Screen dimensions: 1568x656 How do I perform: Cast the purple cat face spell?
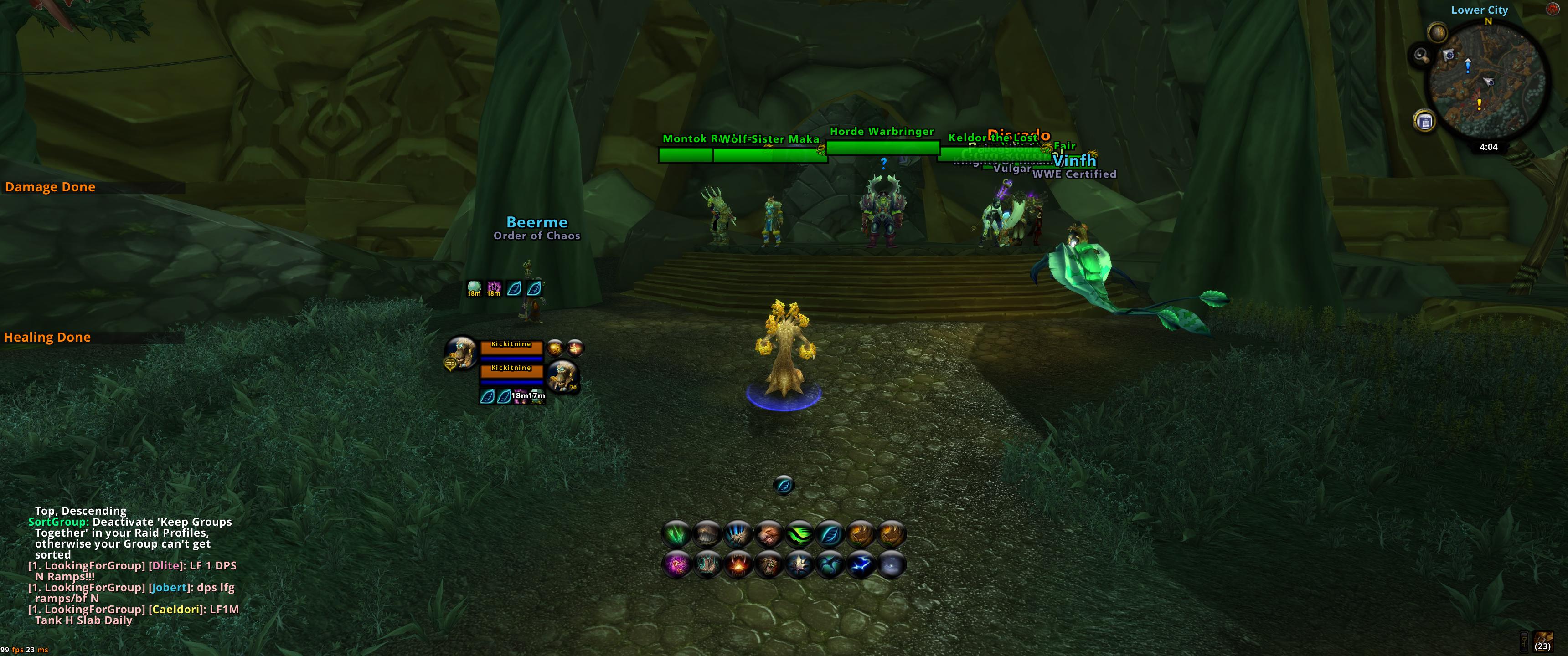(x=676, y=565)
